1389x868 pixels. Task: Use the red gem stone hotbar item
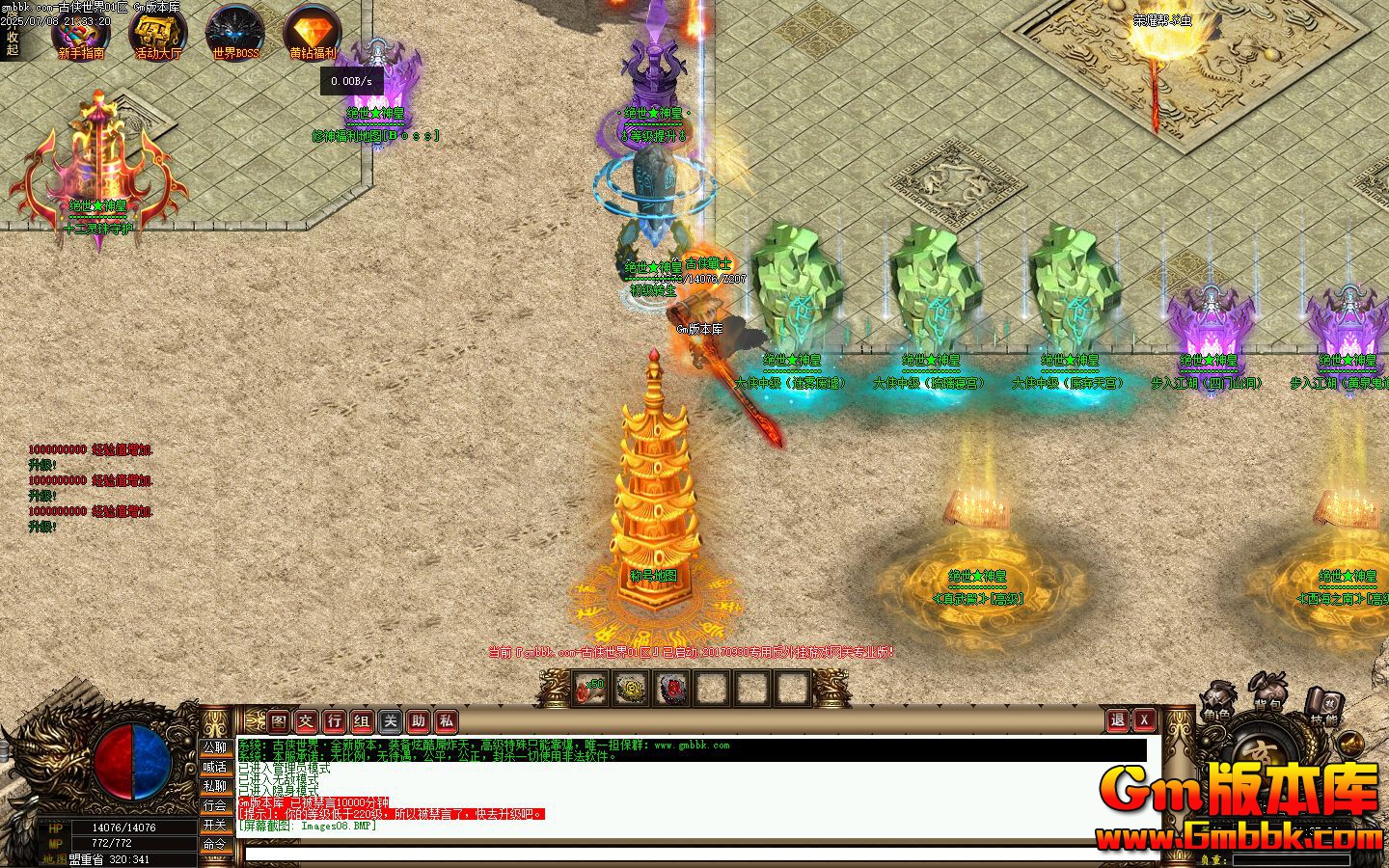click(x=672, y=689)
